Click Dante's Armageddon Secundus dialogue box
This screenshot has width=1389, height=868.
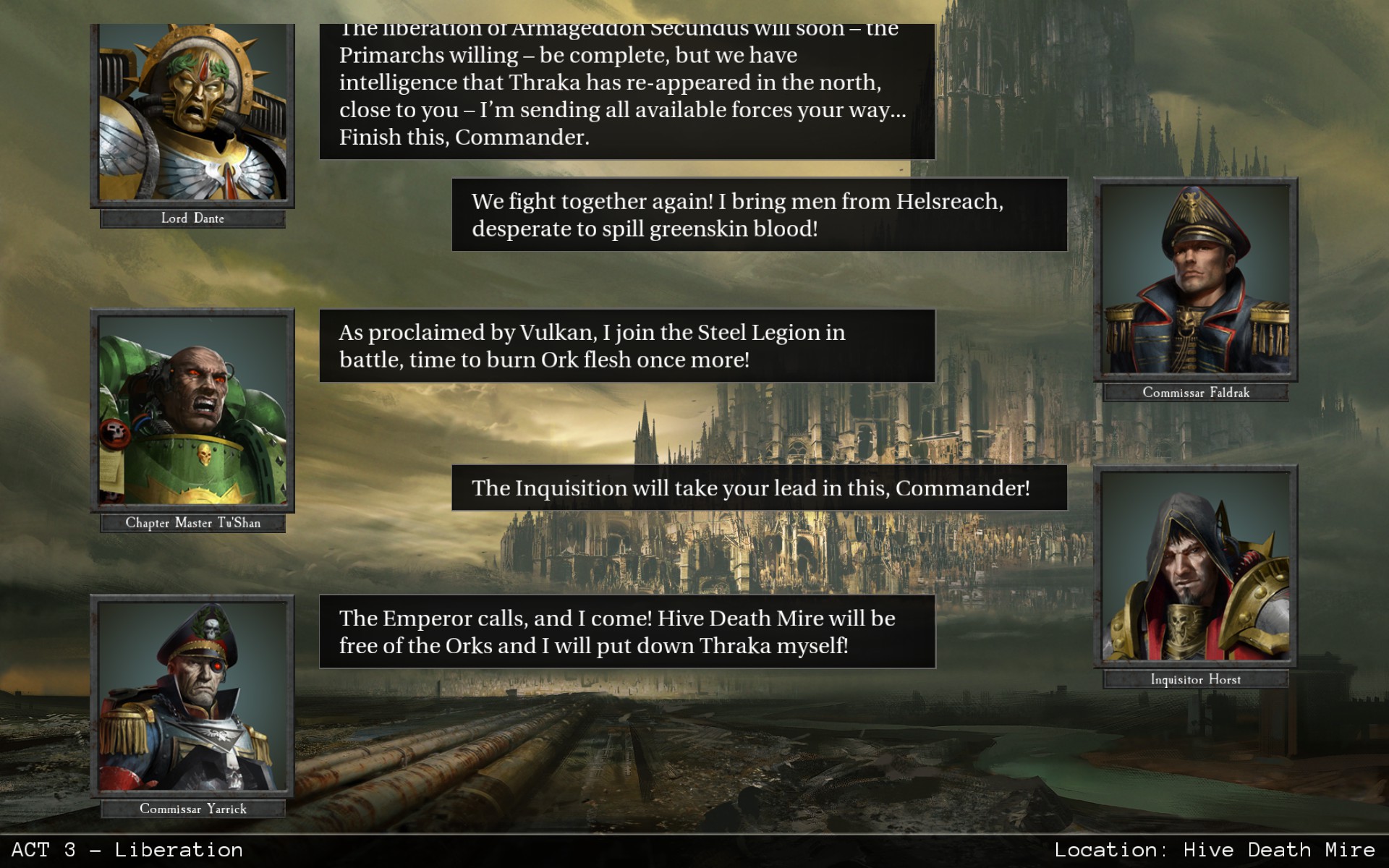622,87
